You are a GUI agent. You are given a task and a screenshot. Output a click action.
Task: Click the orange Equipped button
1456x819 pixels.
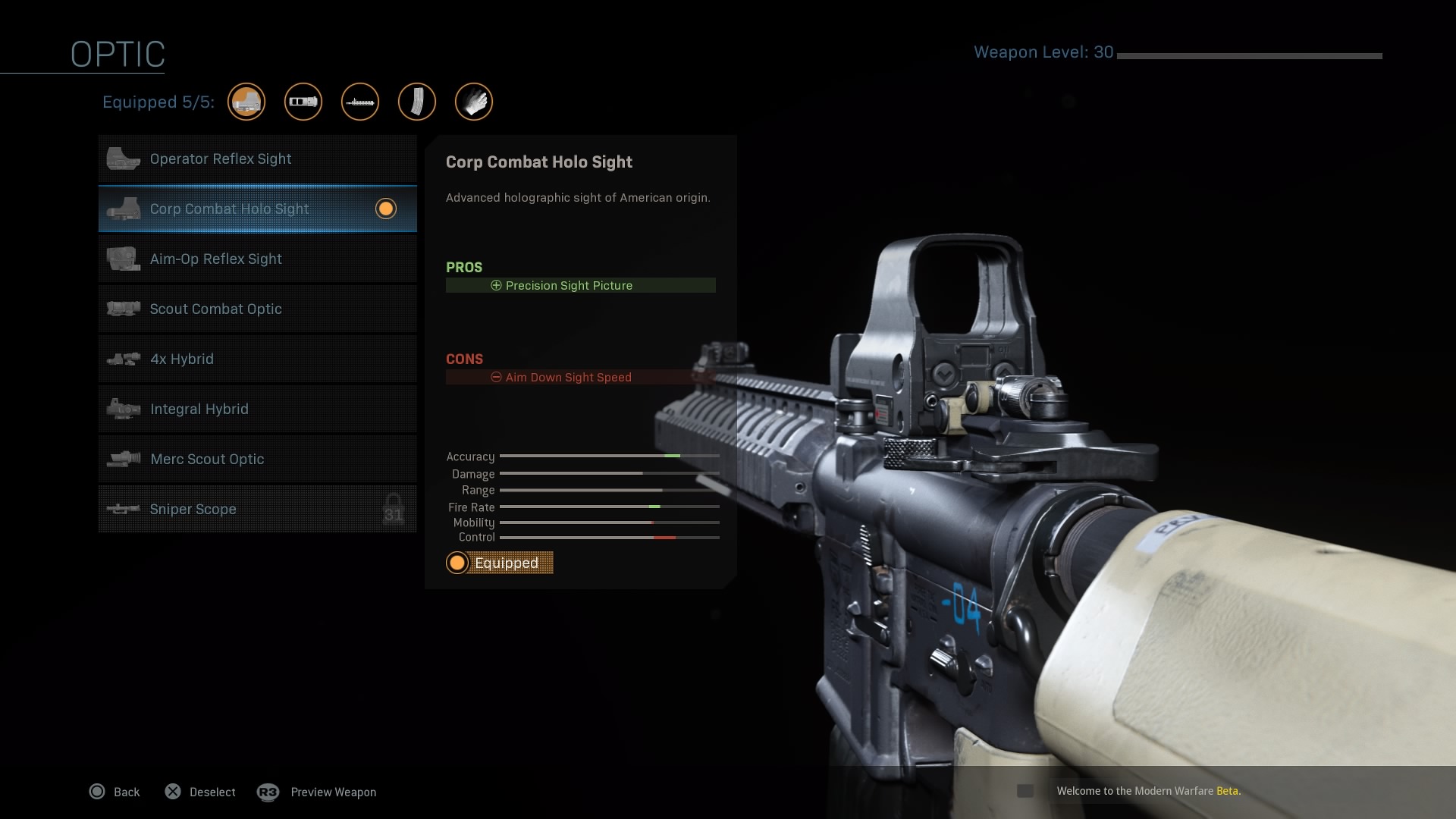[x=500, y=563]
